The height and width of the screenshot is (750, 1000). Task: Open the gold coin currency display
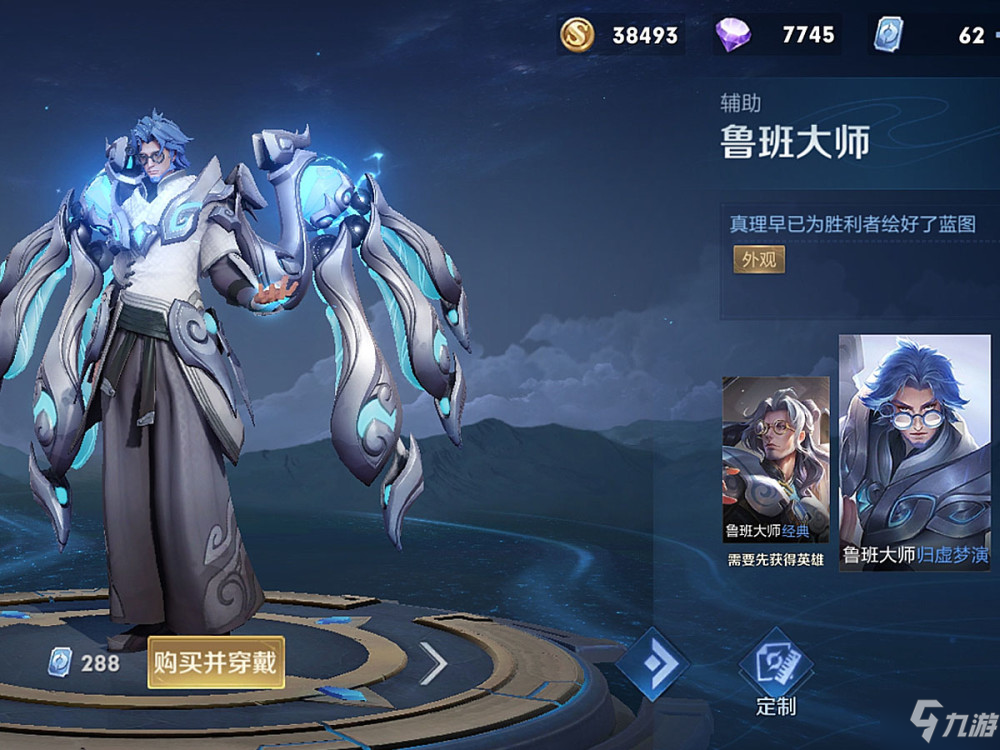pyautogui.click(x=620, y=36)
